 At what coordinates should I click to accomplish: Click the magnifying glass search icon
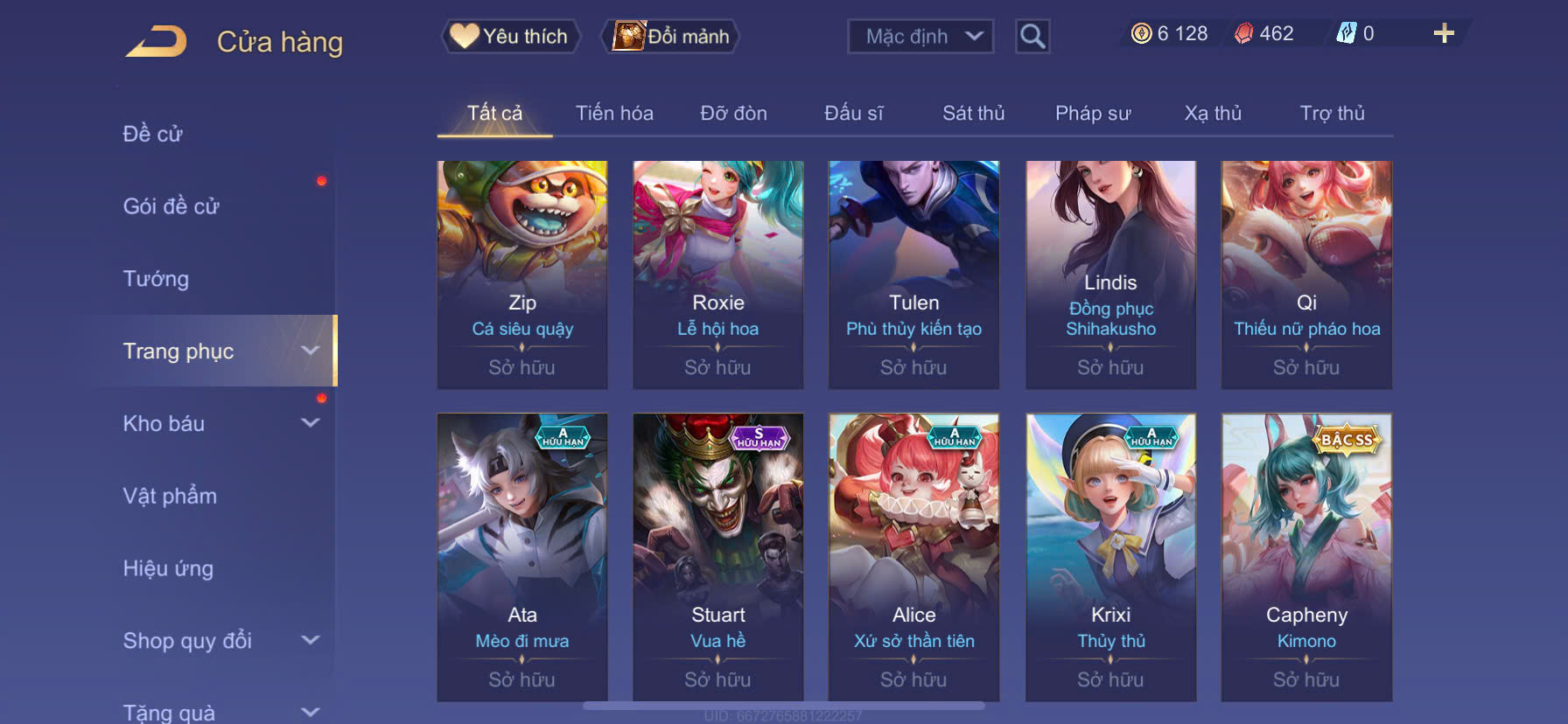pos(1032,37)
